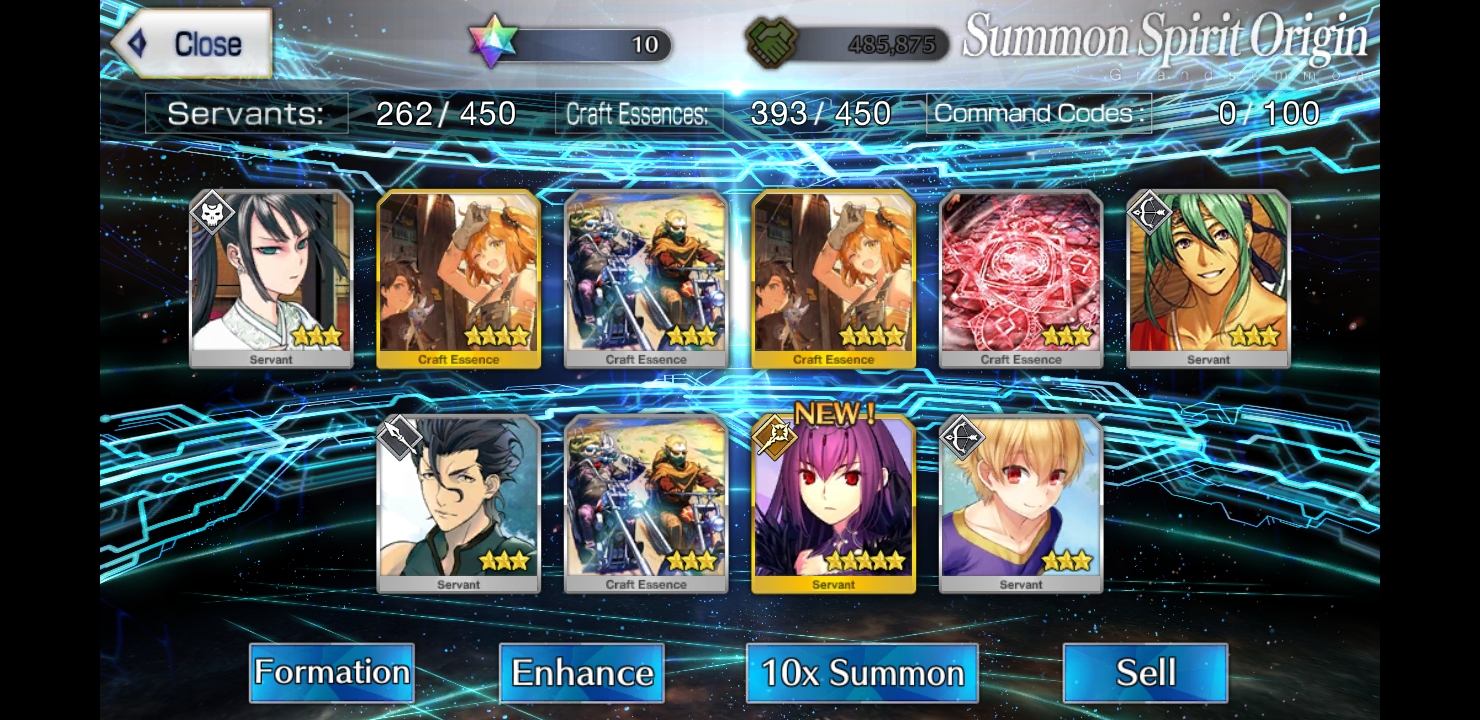Inspect the red magic circle Craft Essence
This screenshot has width=1480, height=720.
[1021, 279]
